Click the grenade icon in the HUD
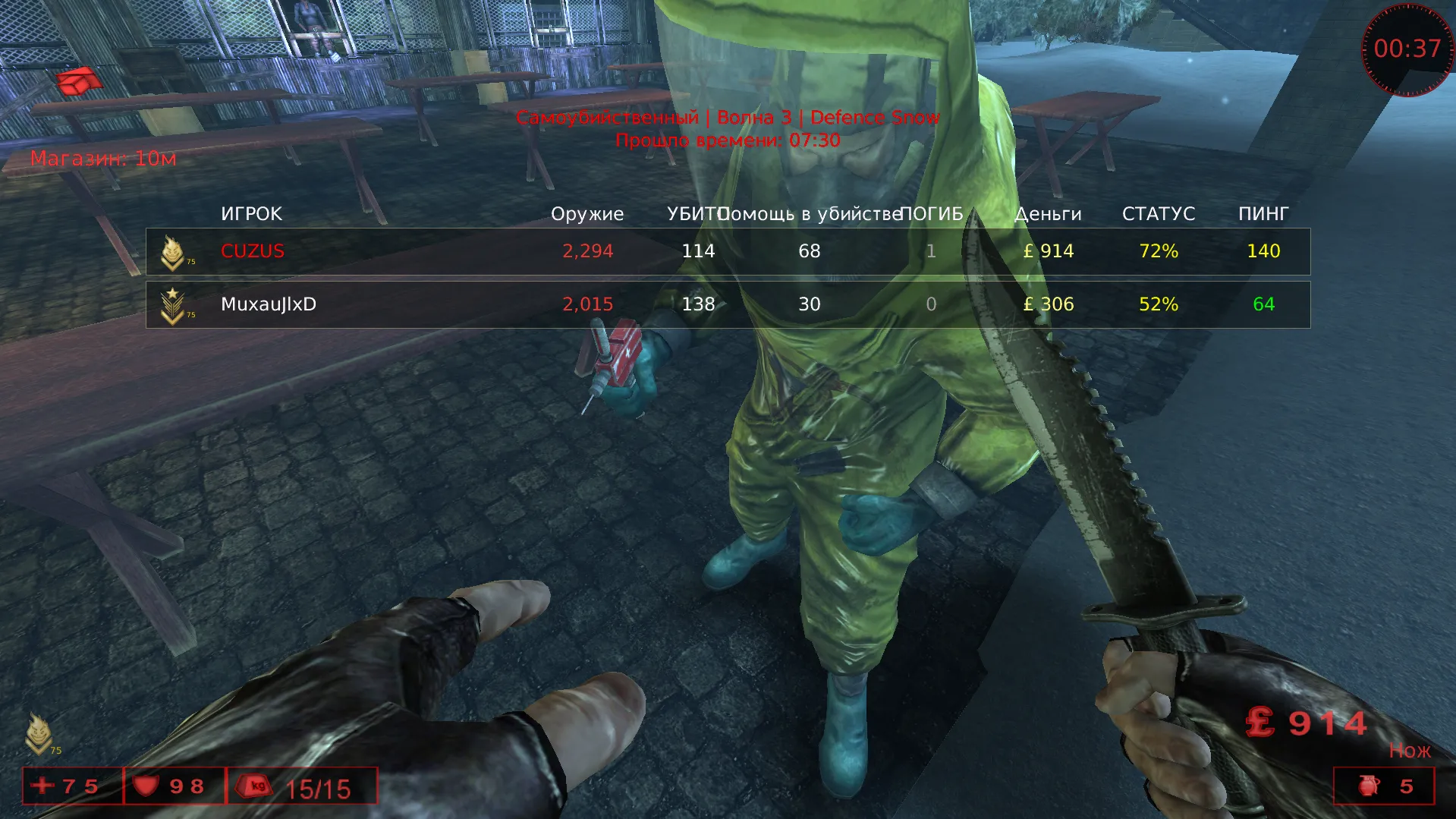Screen dimensions: 1456x819 point(1369,786)
